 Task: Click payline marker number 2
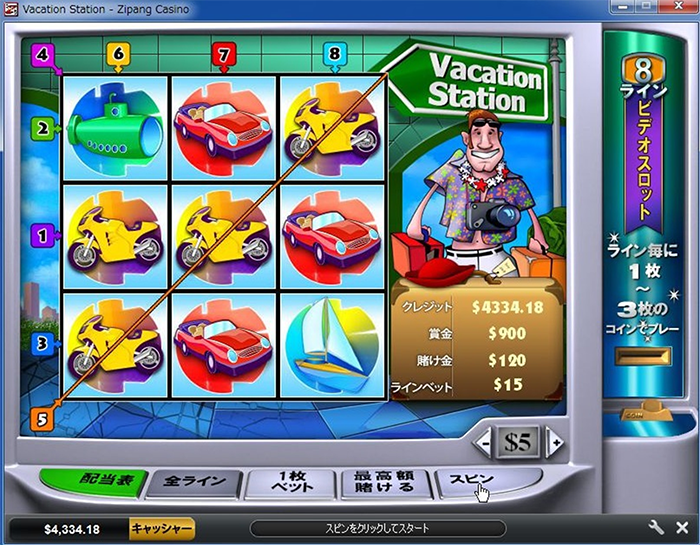pos(42,128)
